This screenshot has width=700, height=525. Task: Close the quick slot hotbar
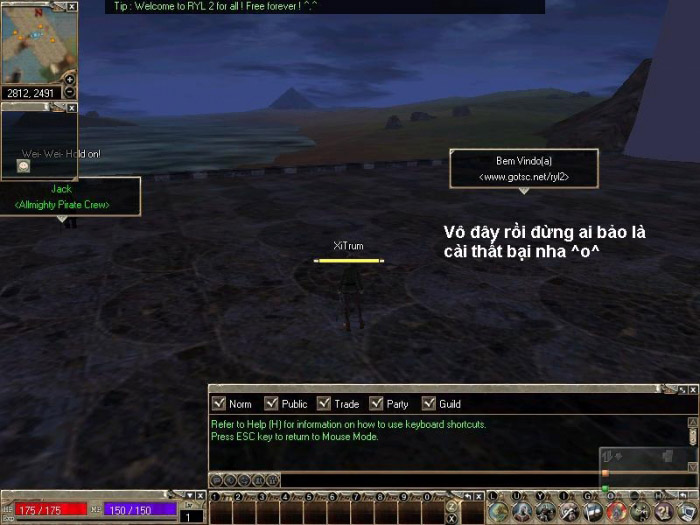[x=477, y=495]
